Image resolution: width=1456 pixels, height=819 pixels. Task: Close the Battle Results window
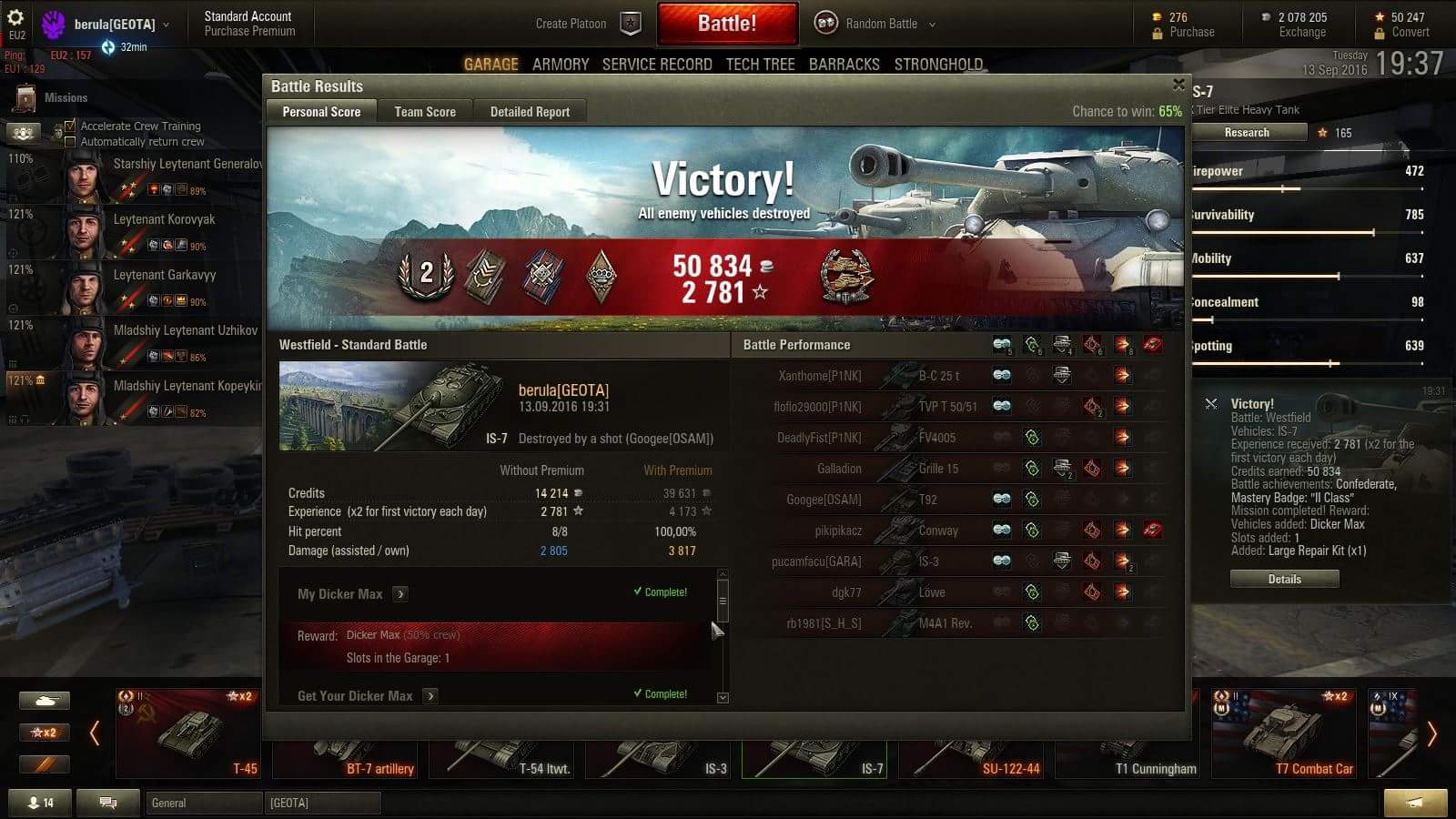tap(1178, 85)
